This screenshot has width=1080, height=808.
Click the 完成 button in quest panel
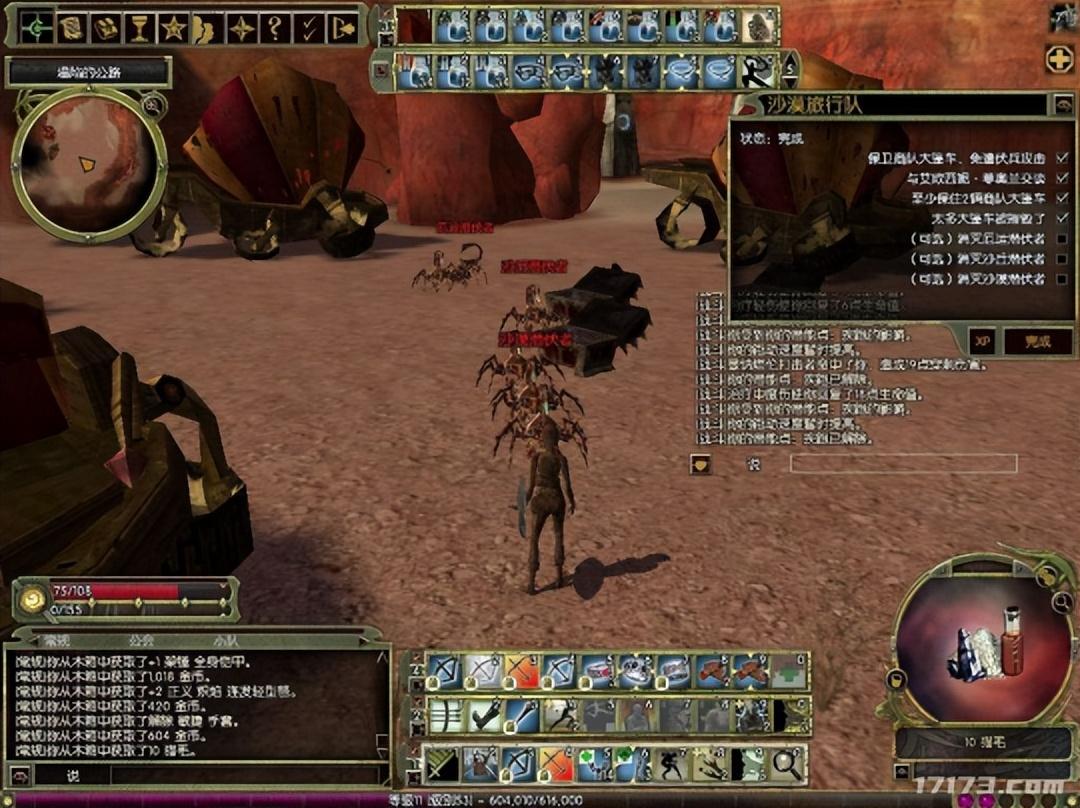tap(1036, 341)
